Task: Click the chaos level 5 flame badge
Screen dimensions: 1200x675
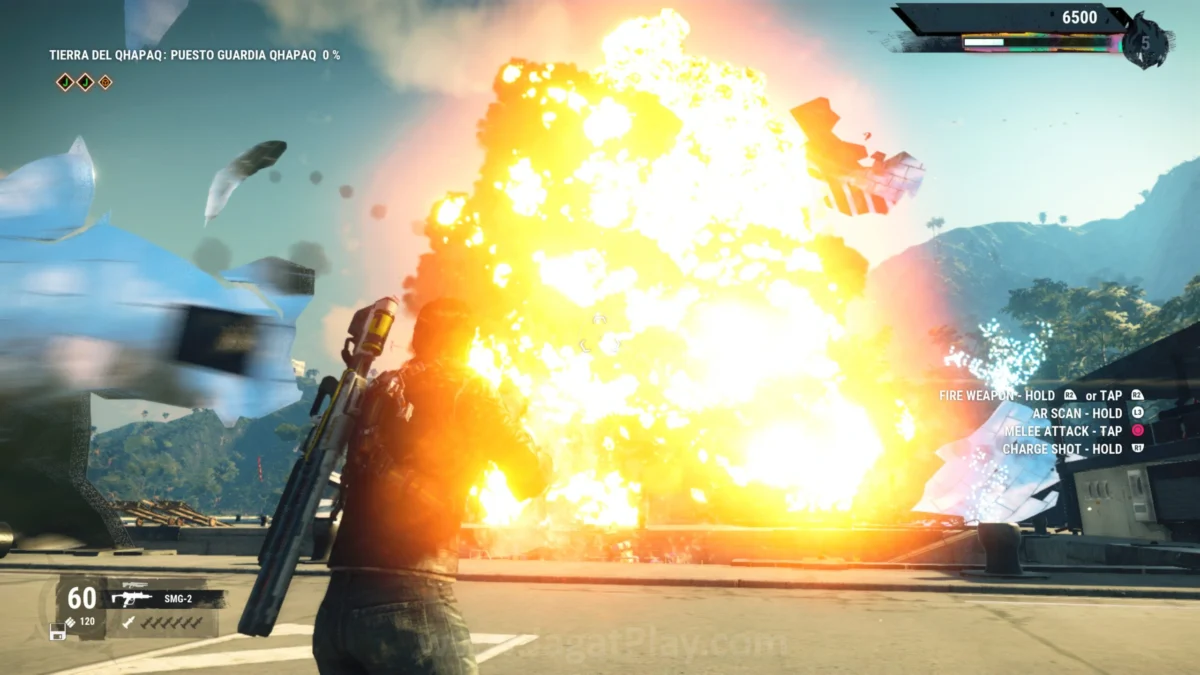Action: [1144, 43]
